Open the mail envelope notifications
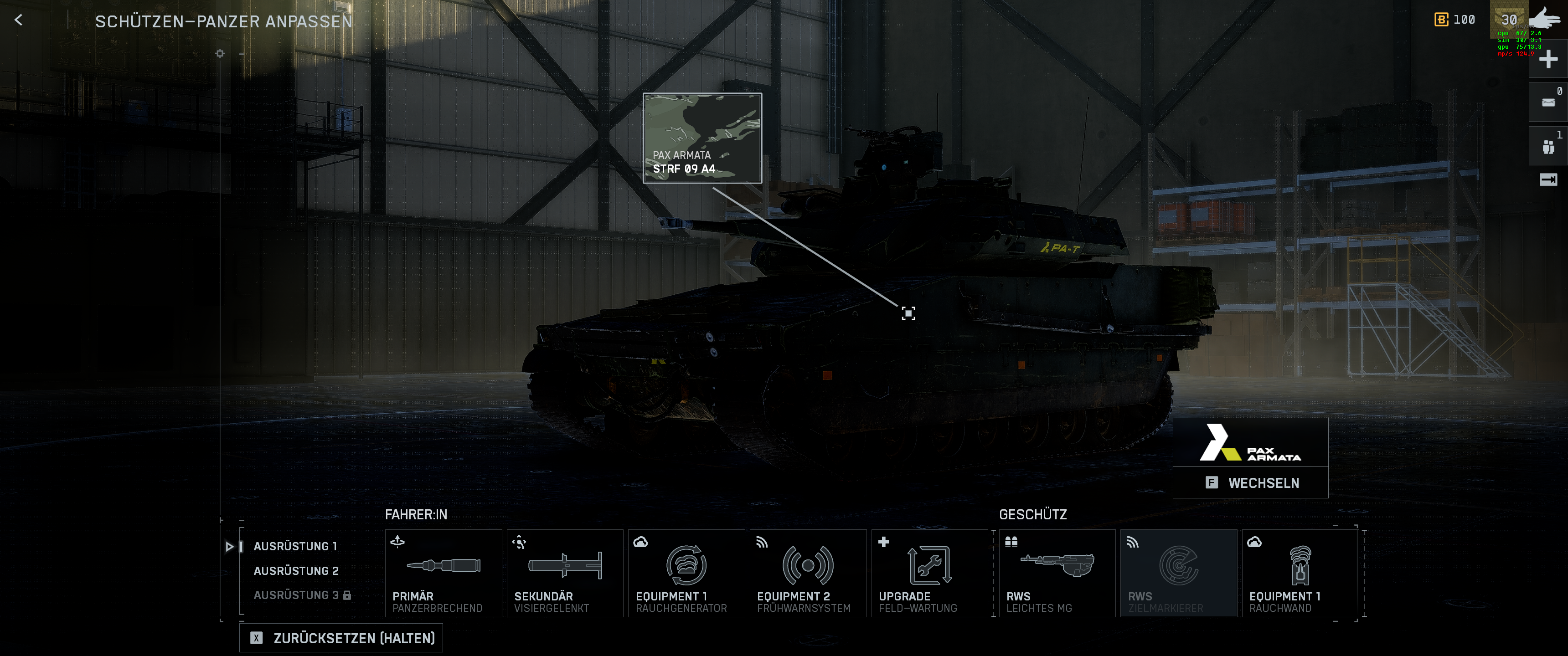 click(x=1548, y=102)
